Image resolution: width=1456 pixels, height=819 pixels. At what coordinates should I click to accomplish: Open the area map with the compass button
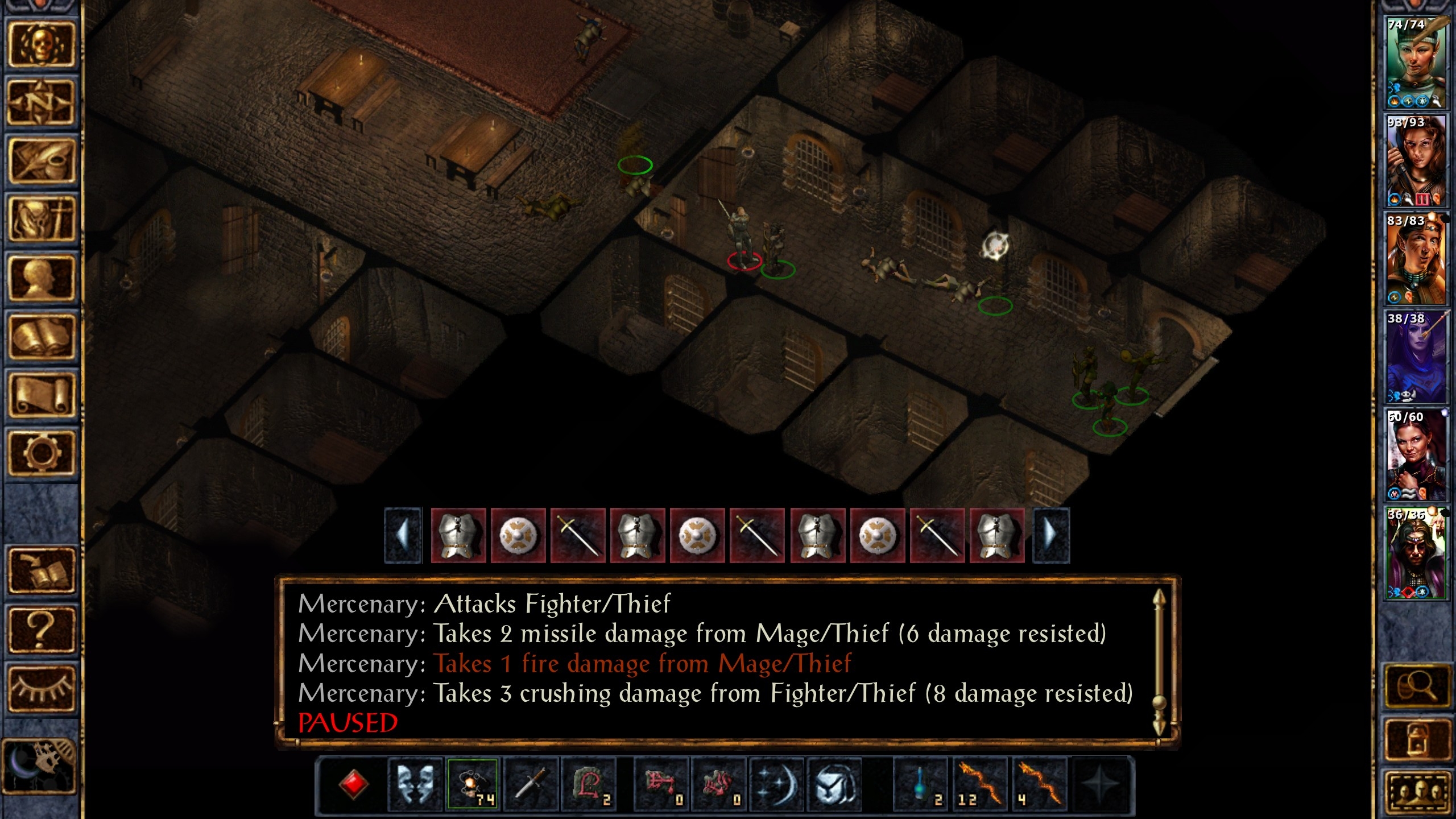pos(41,104)
